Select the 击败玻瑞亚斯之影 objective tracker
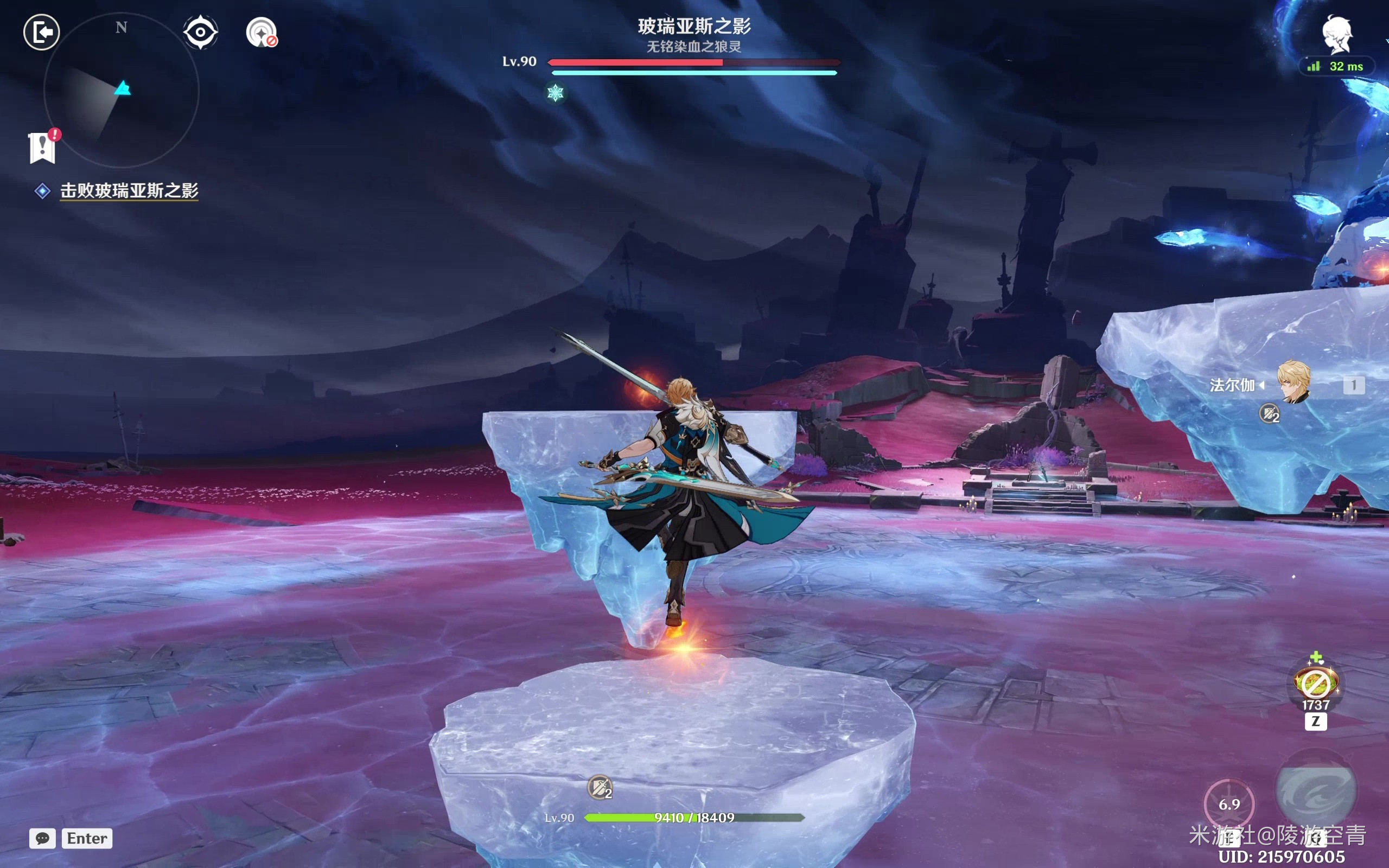The width and height of the screenshot is (1389, 868). 129,190
